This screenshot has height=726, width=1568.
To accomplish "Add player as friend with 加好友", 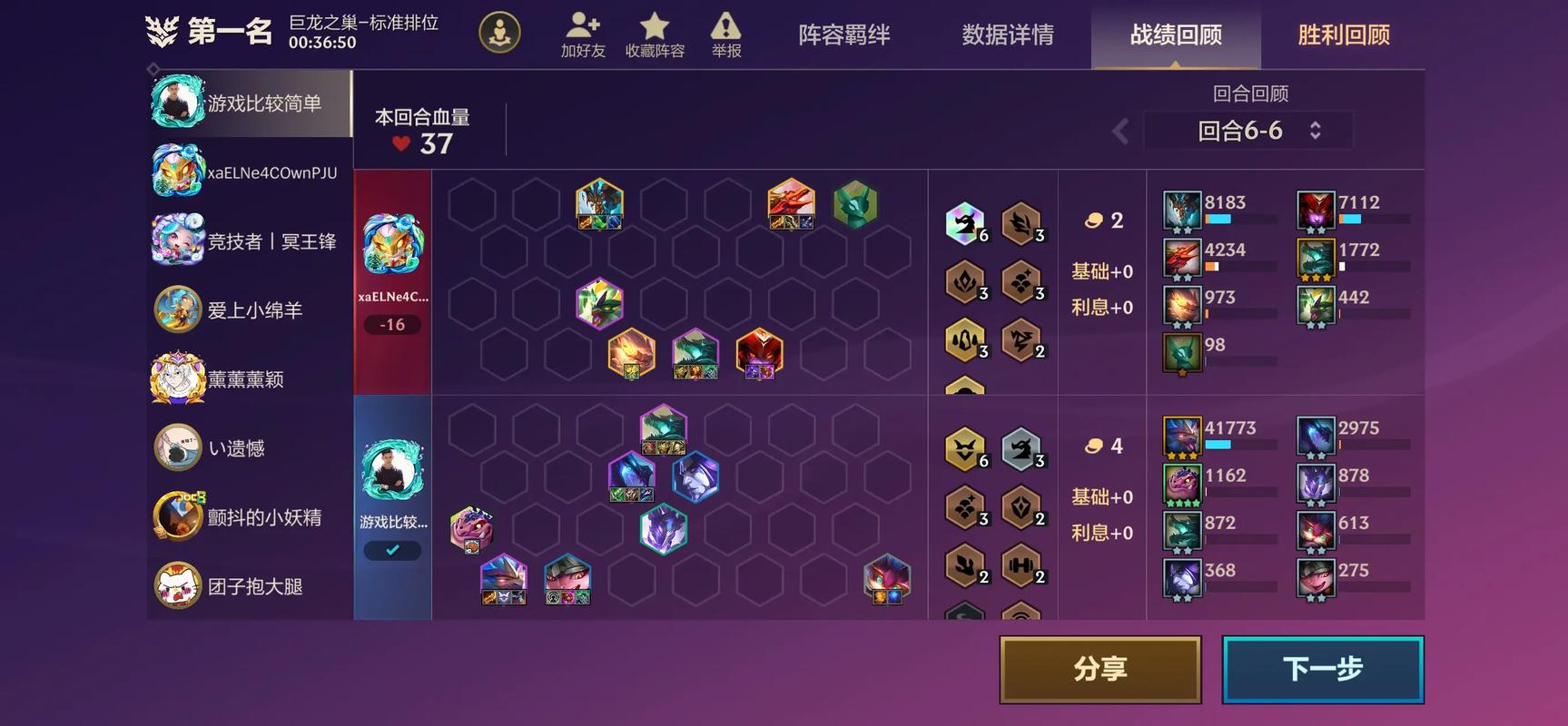I will click(583, 35).
